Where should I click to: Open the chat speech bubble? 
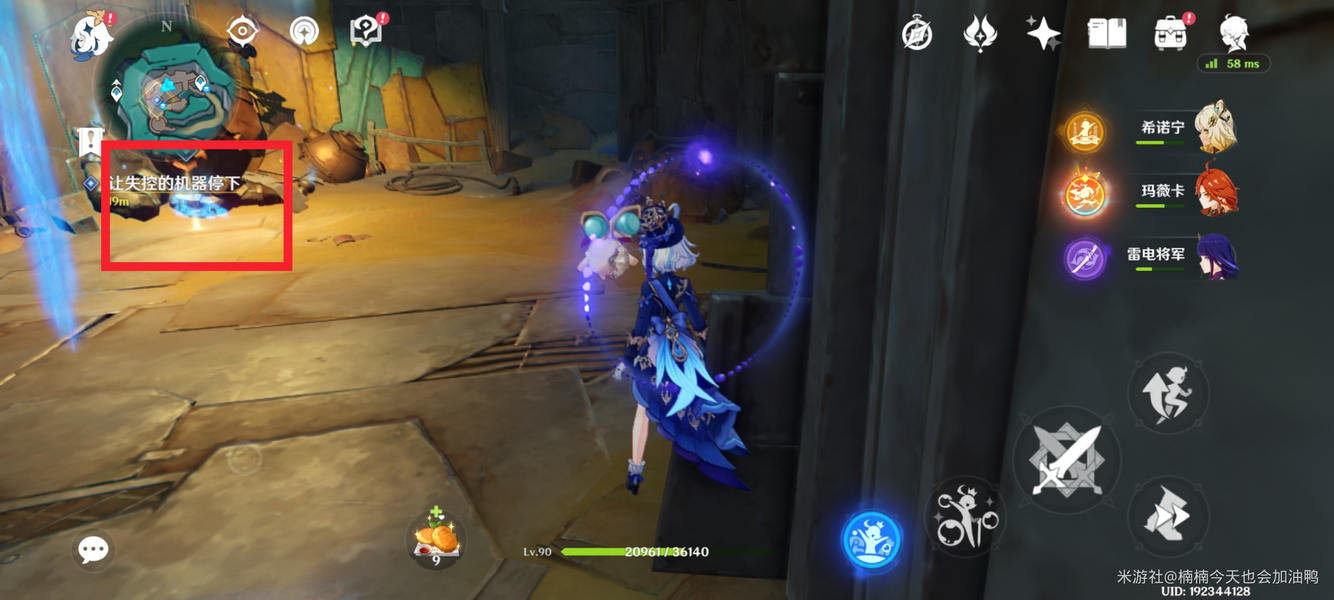point(94,549)
